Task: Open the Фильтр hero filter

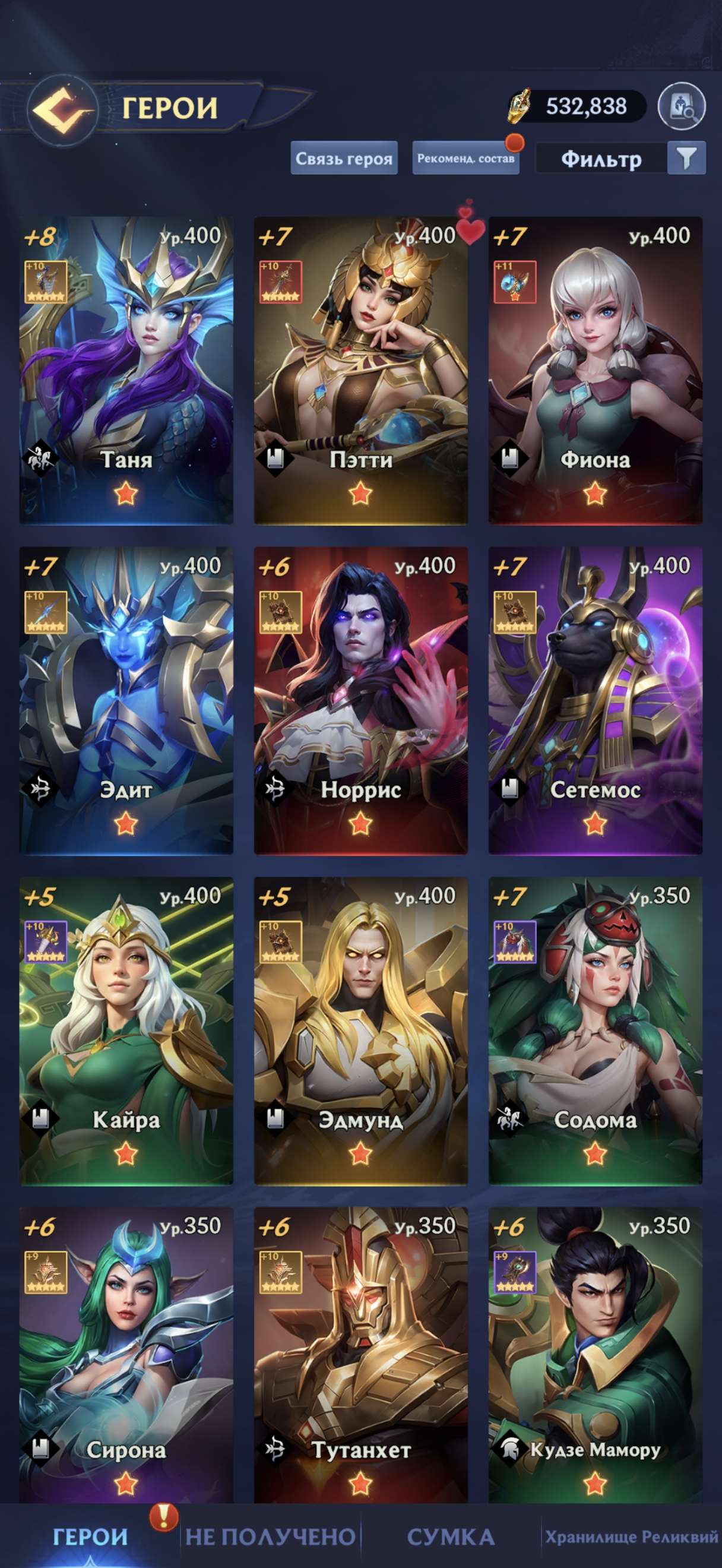Action: click(x=620, y=159)
